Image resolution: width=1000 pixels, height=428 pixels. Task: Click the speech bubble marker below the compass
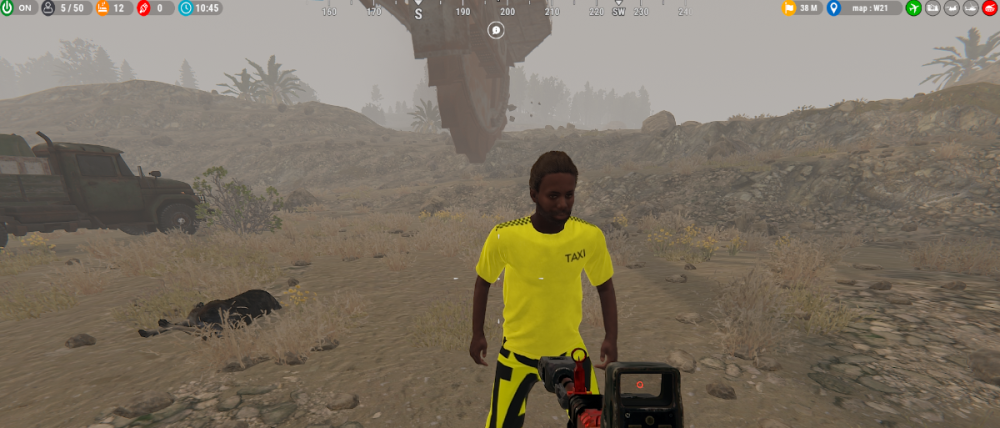(x=497, y=31)
